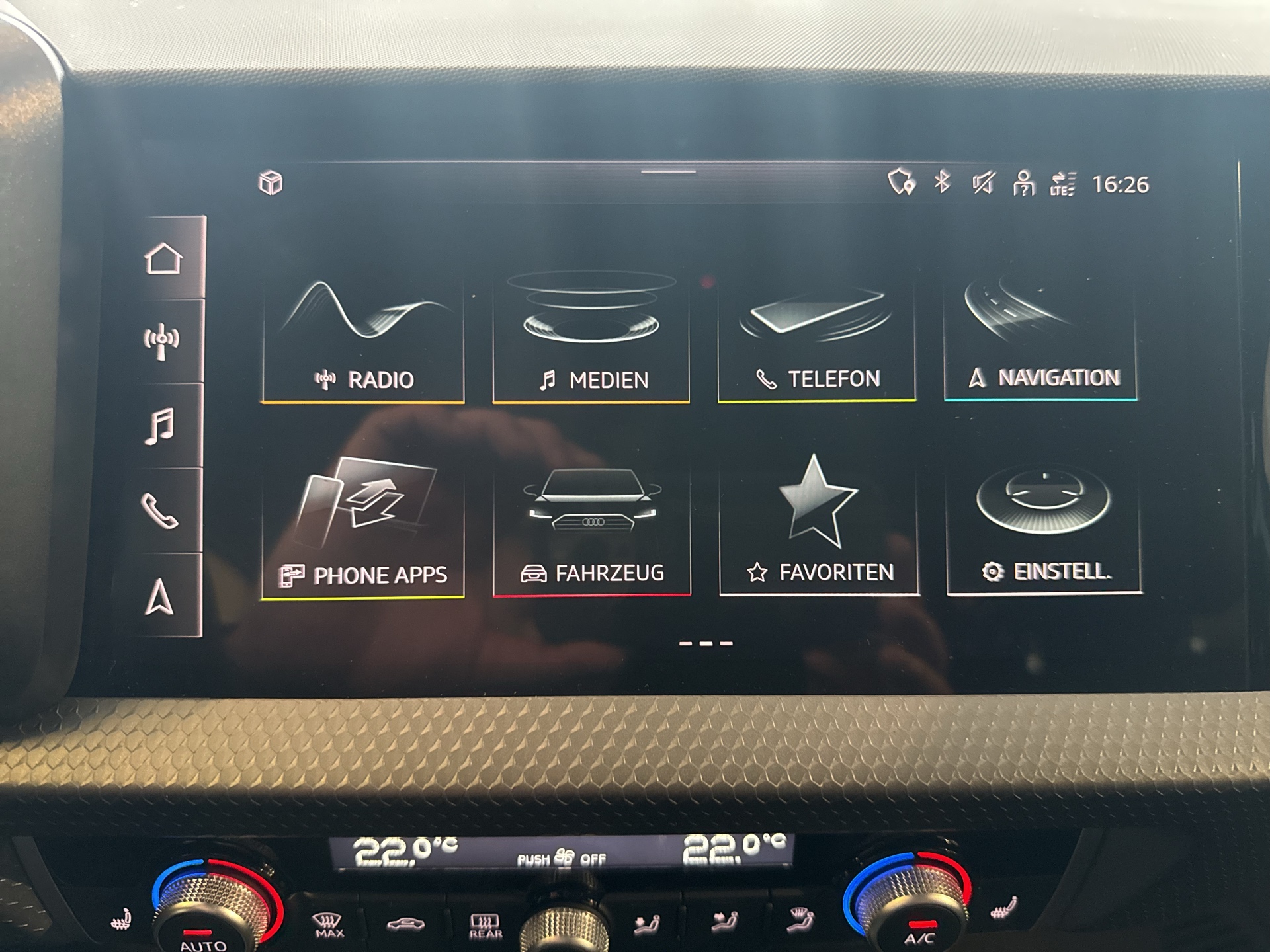Open the phone handset sidebar shortcut
This screenshot has width=1270, height=952.
point(159,511)
